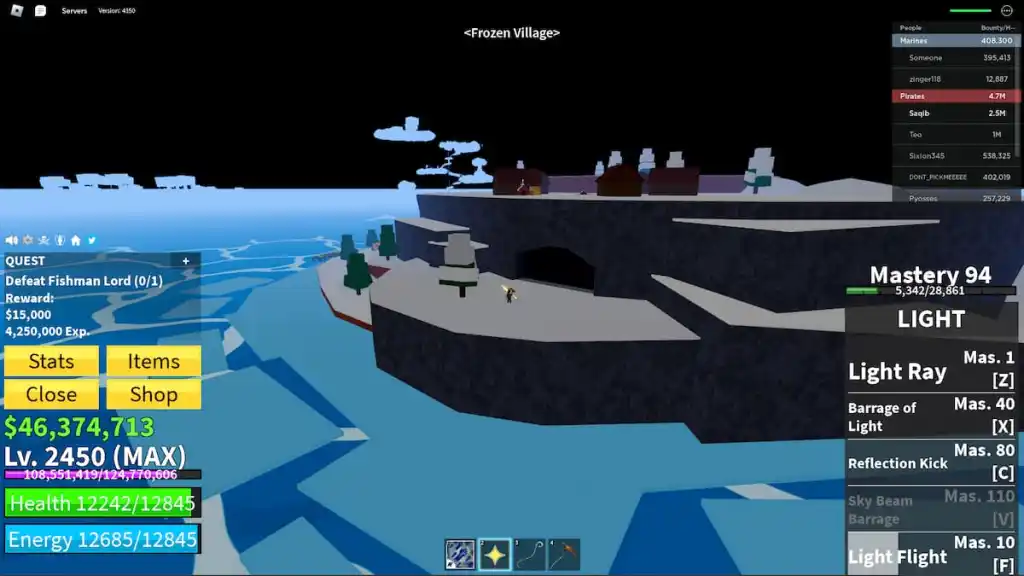
Task: Activate the Light Flight skill
Action: (931, 554)
